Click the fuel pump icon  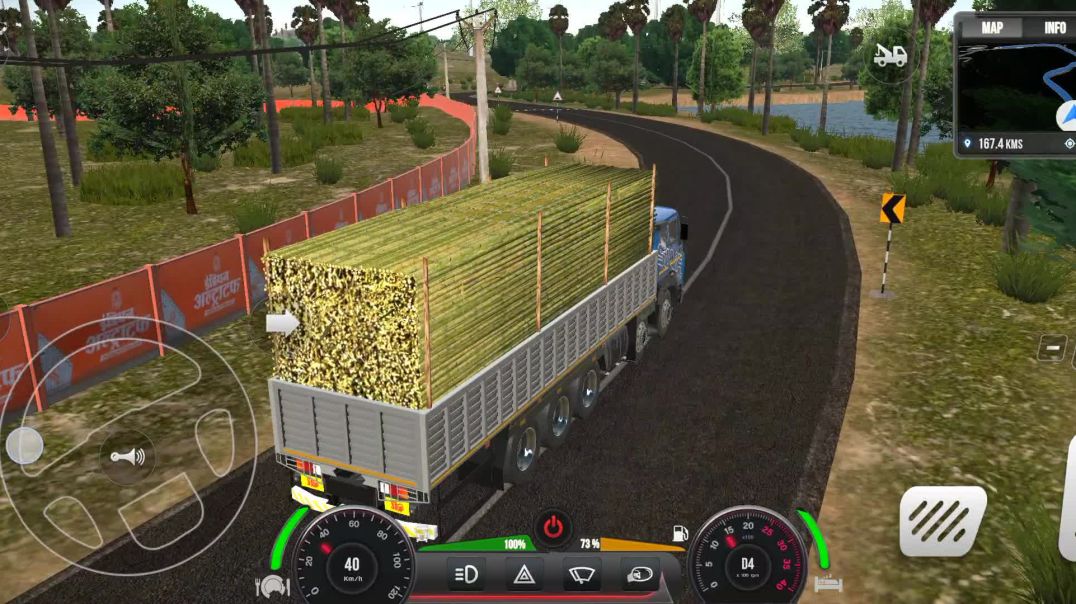pyautogui.click(x=679, y=534)
